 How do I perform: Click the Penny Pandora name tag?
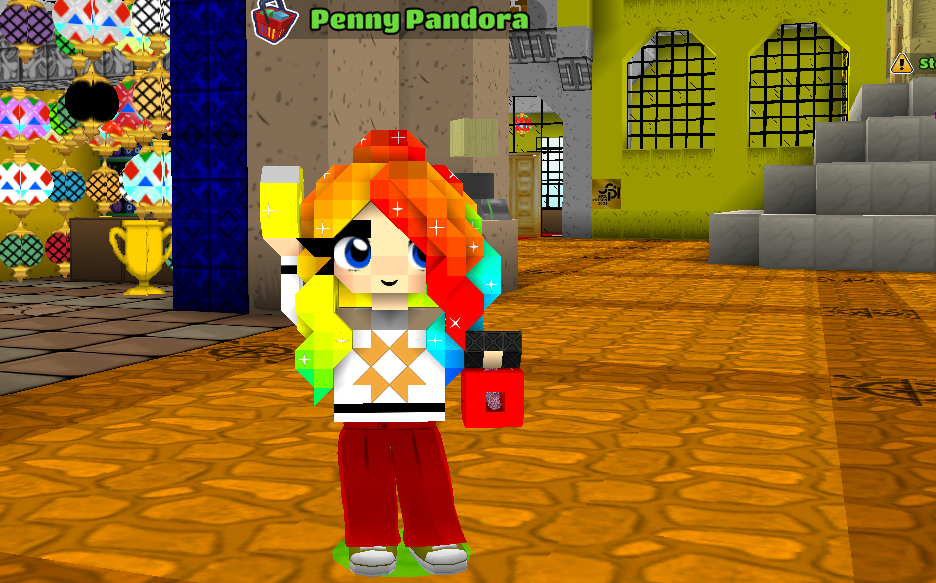click(x=418, y=20)
